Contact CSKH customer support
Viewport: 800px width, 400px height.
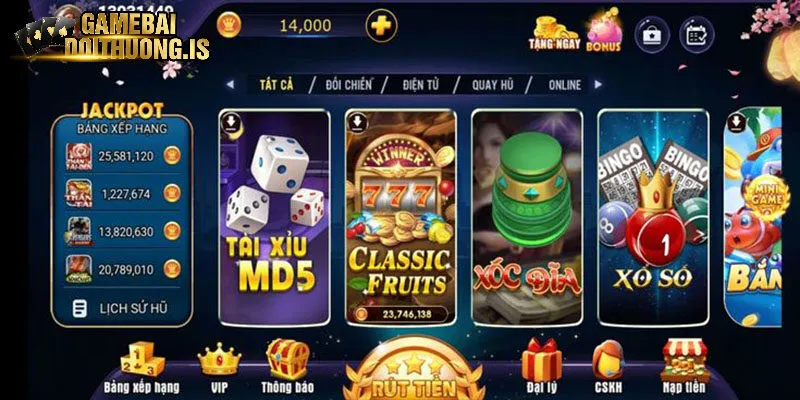click(x=607, y=366)
